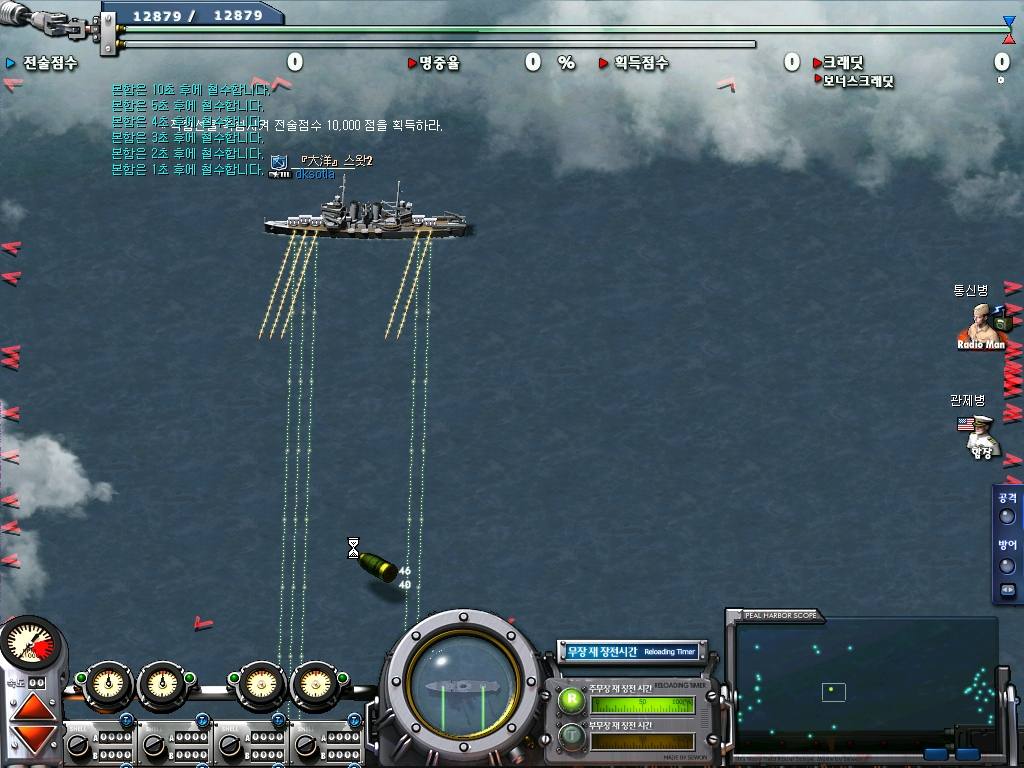
Task: Collapse the attack/defense panel with arrow button
Action: point(1007,590)
